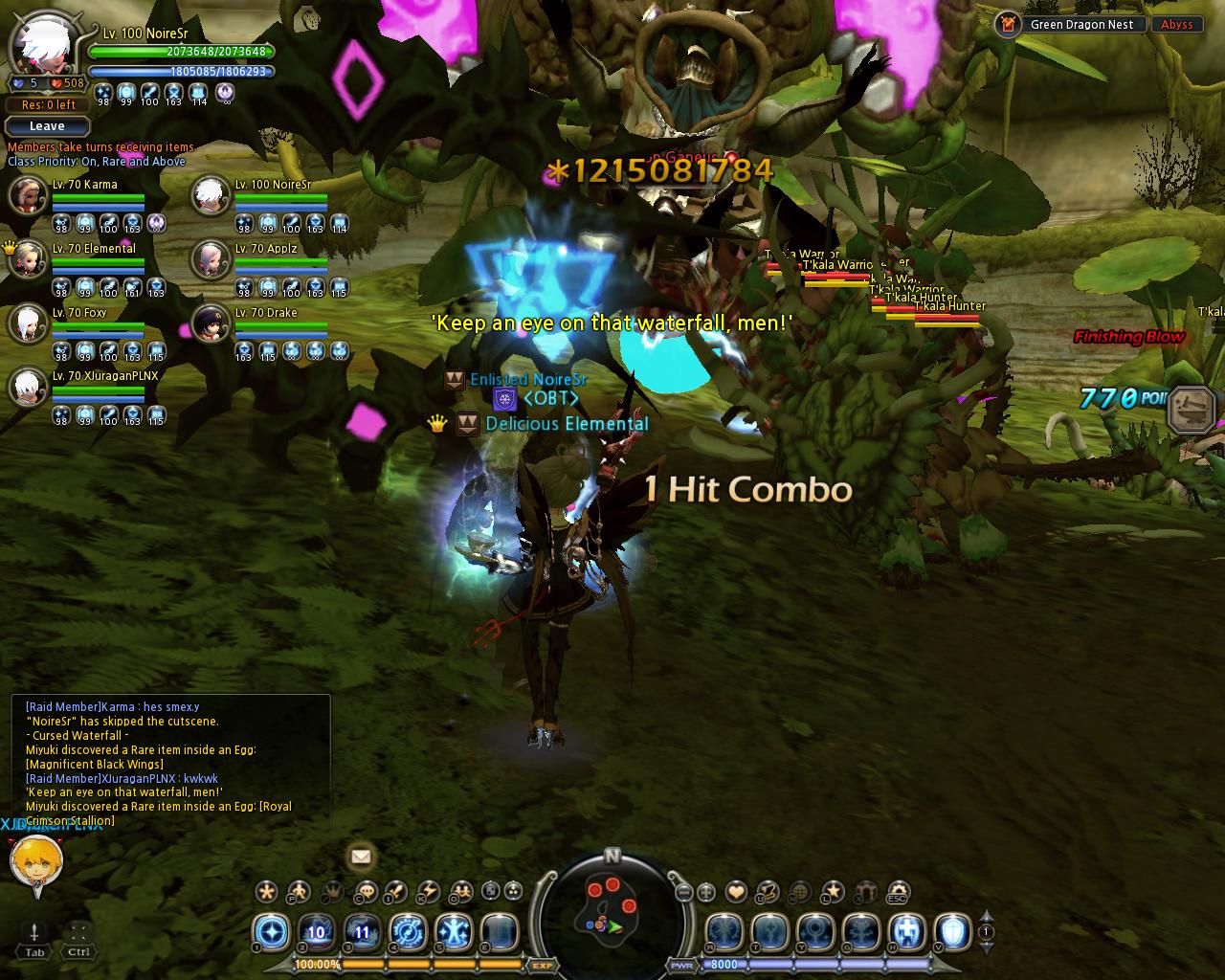
Task: Open the system menu gear icon
Action: click(898, 892)
